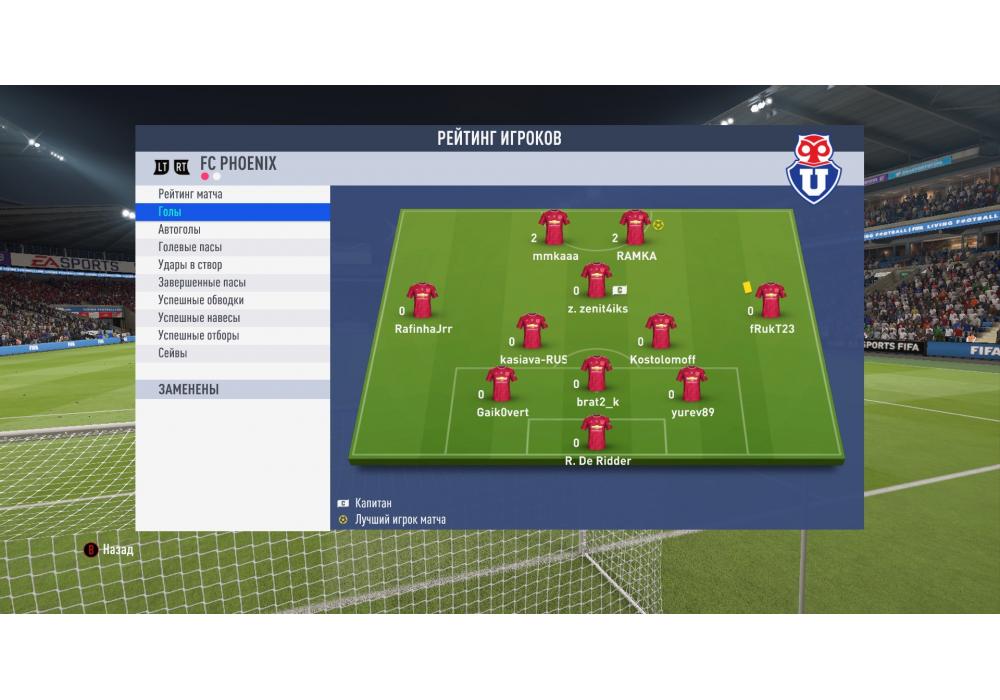Choose midfielder kasiava-RUS
1000x700 pixels.
coord(532,332)
